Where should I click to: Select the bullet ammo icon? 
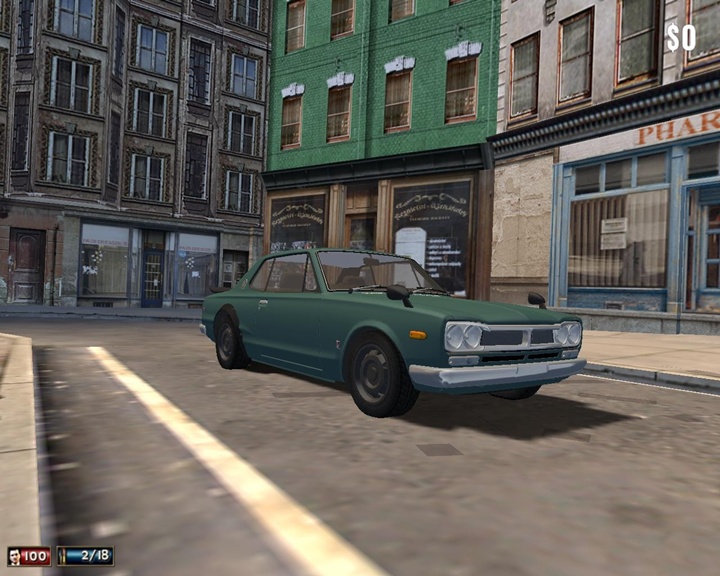coord(65,556)
